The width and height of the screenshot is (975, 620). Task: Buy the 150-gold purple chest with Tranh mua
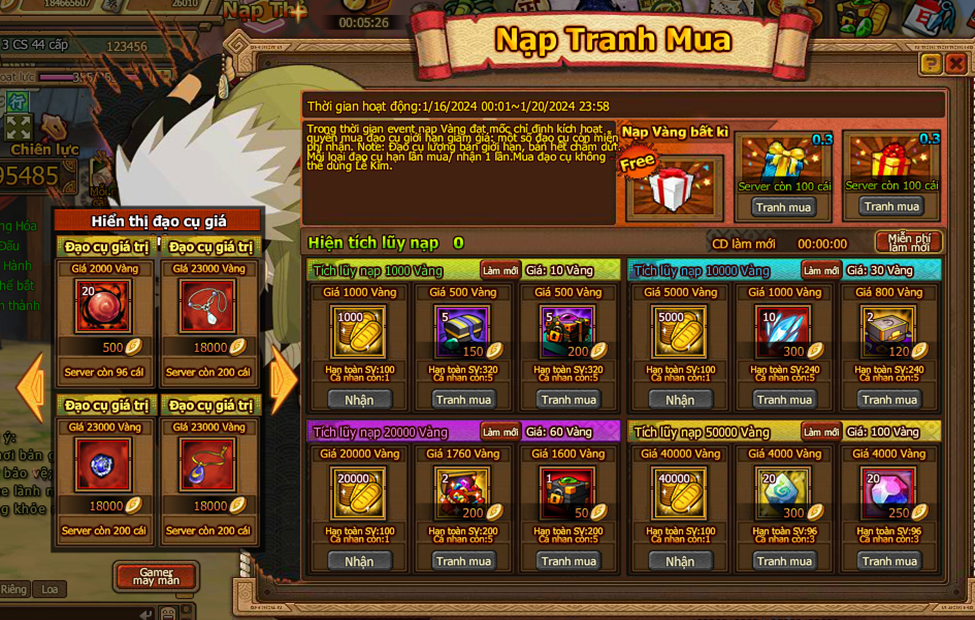pyautogui.click(x=463, y=399)
